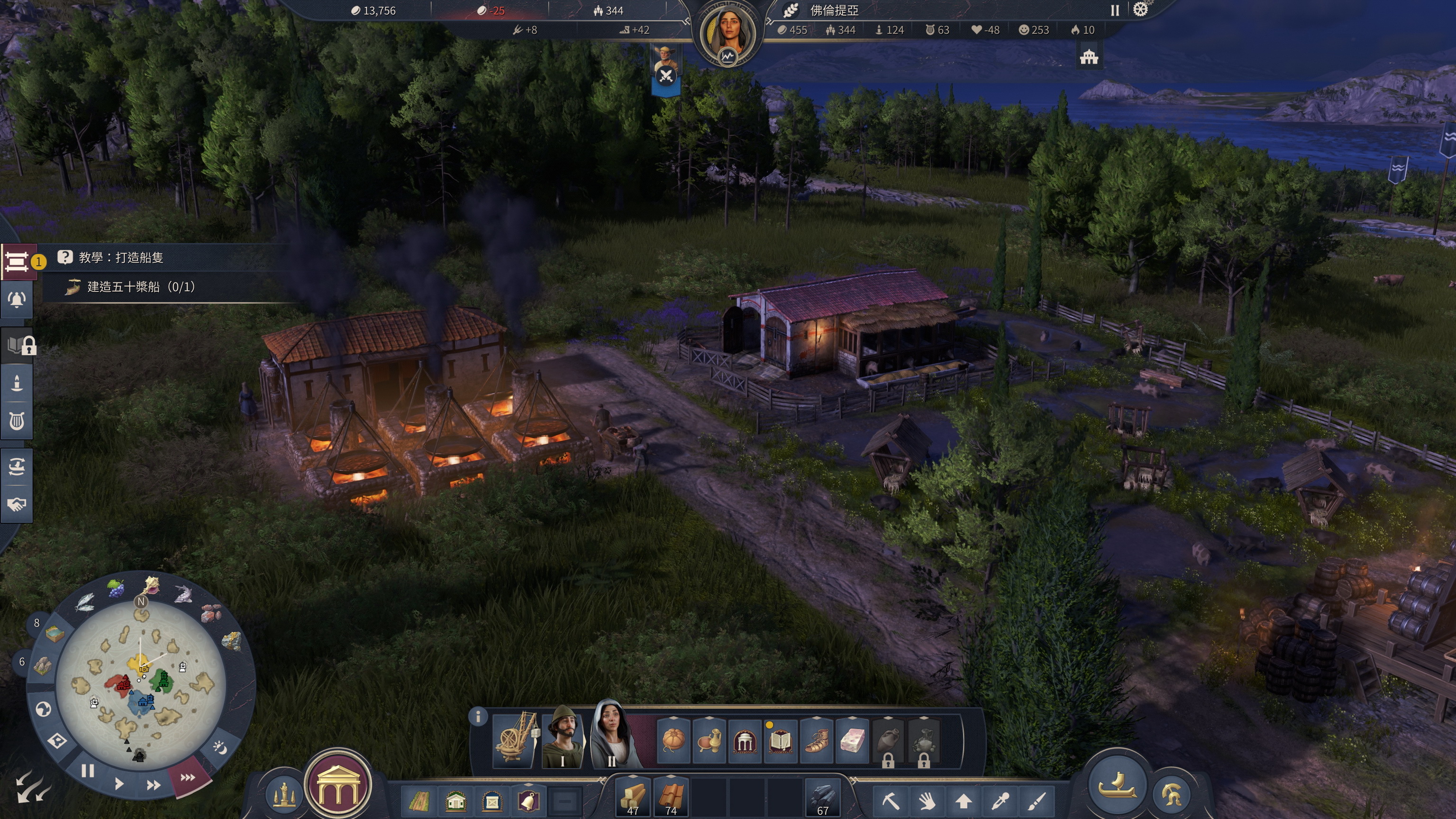Open the trade routes ship-arrows panel
The width and height of the screenshot is (1456, 819).
click(17, 466)
